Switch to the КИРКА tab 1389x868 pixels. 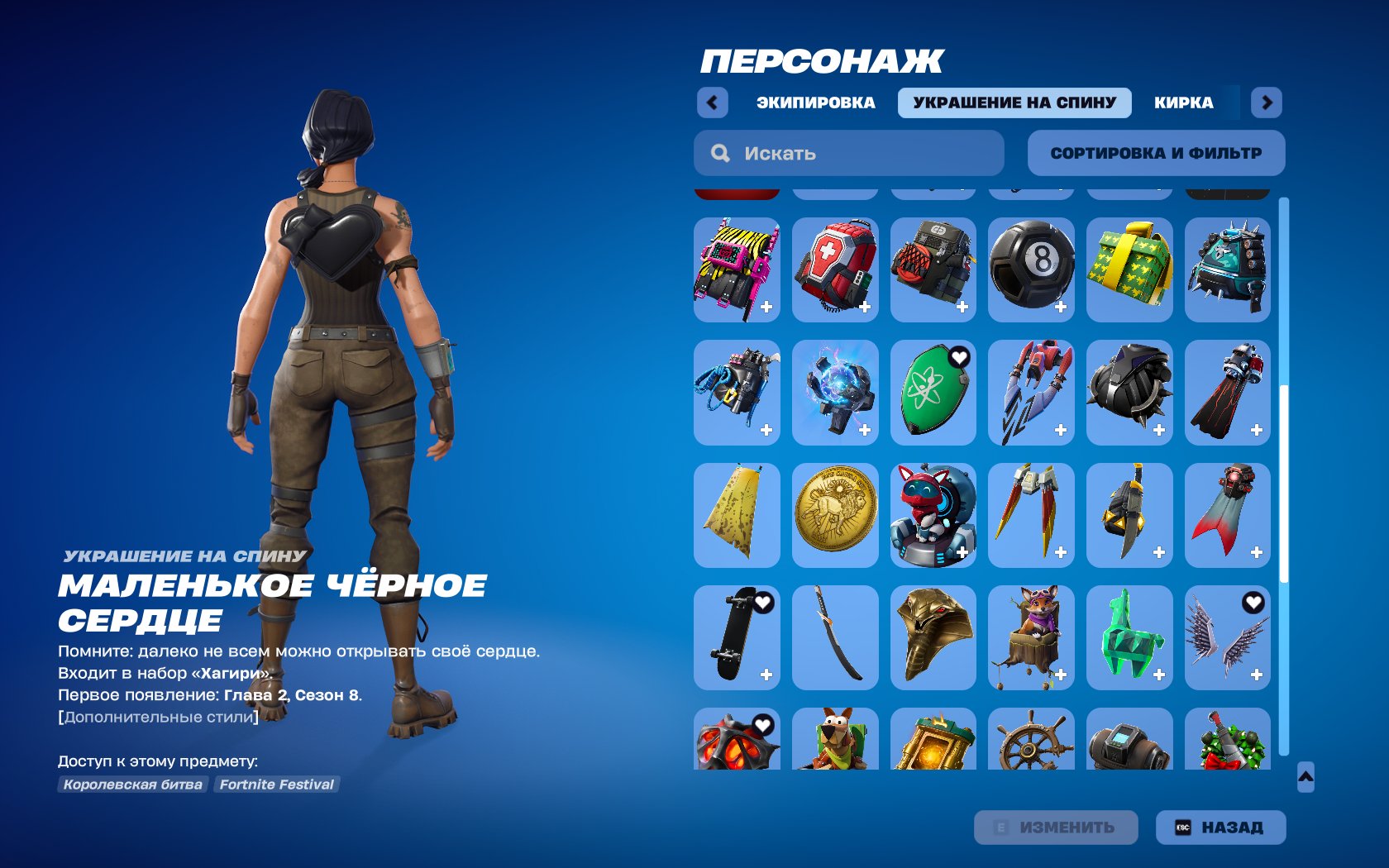(1184, 103)
